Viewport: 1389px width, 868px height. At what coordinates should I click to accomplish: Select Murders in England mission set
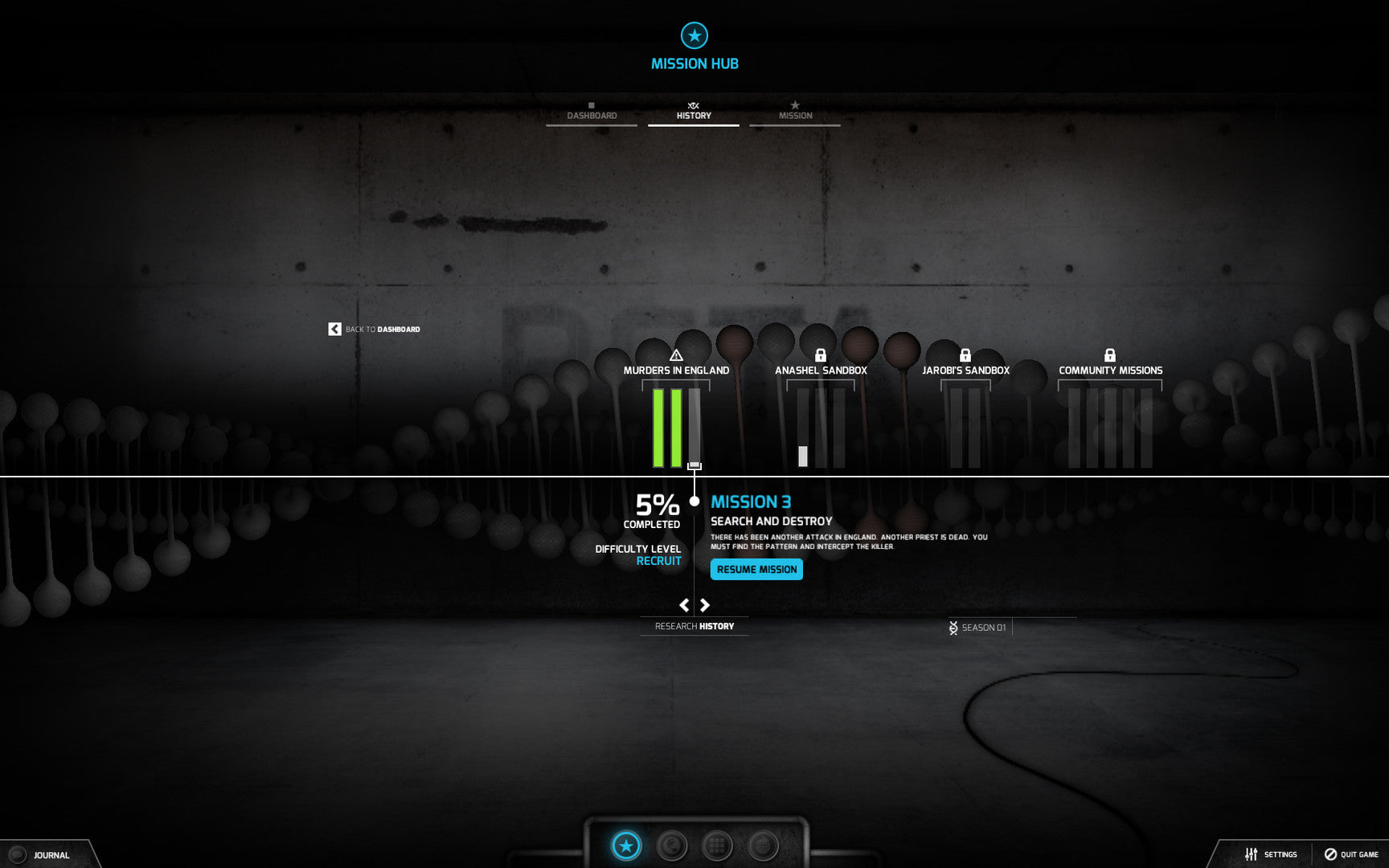pyautogui.click(x=676, y=370)
